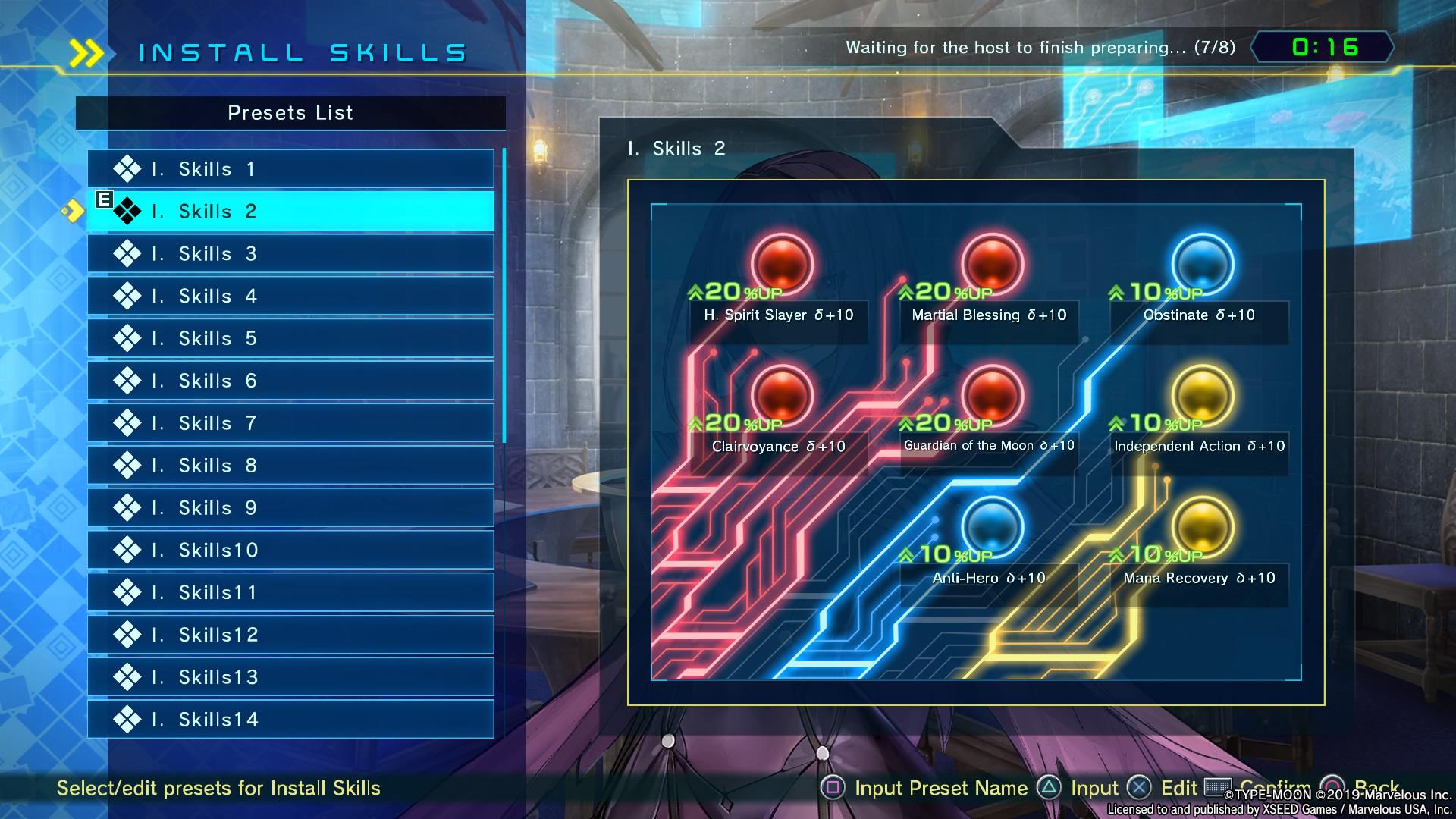Pick the Independent Action yellow orb
The width and height of the screenshot is (1456, 819).
(1203, 395)
